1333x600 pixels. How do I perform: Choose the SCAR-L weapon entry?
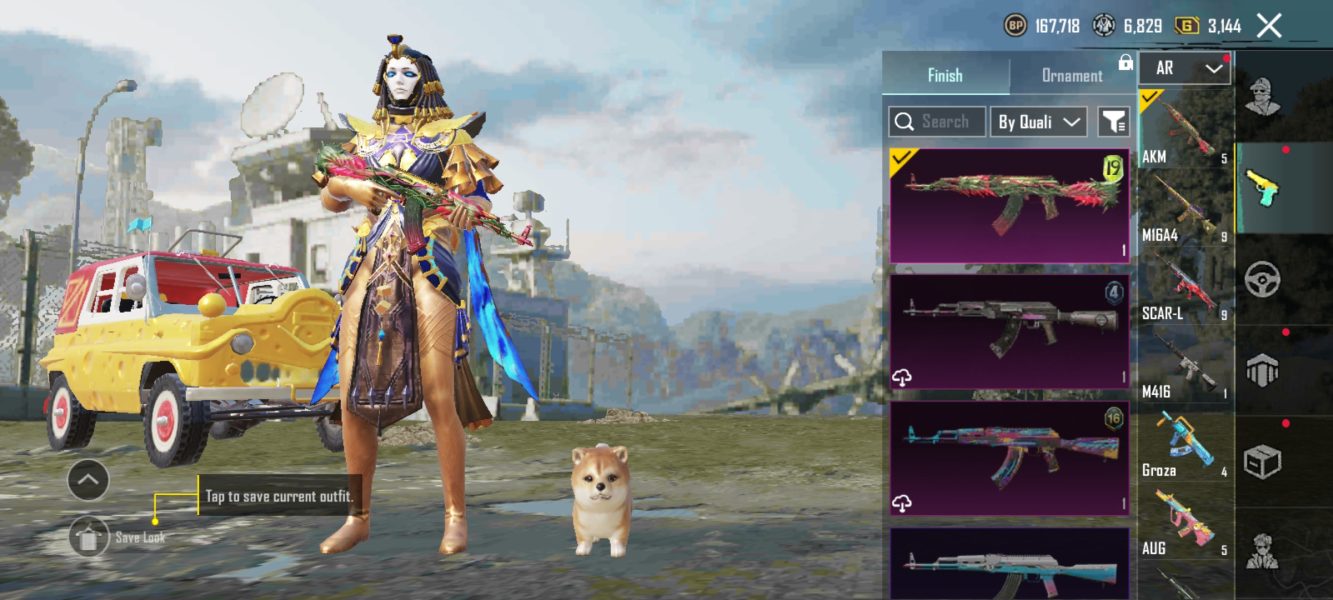click(1185, 285)
